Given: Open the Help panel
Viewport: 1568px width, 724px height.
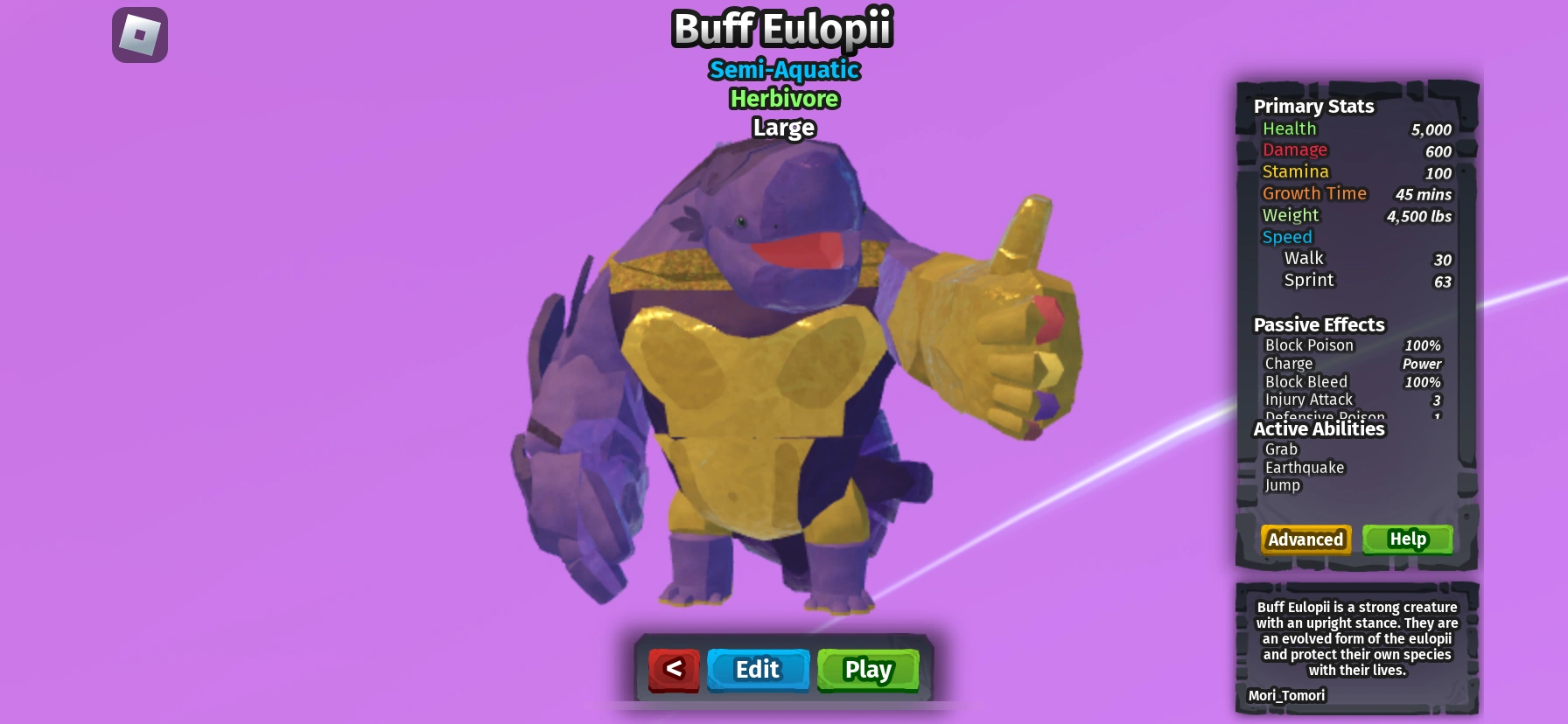Looking at the screenshot, I should coord(1407,539).
